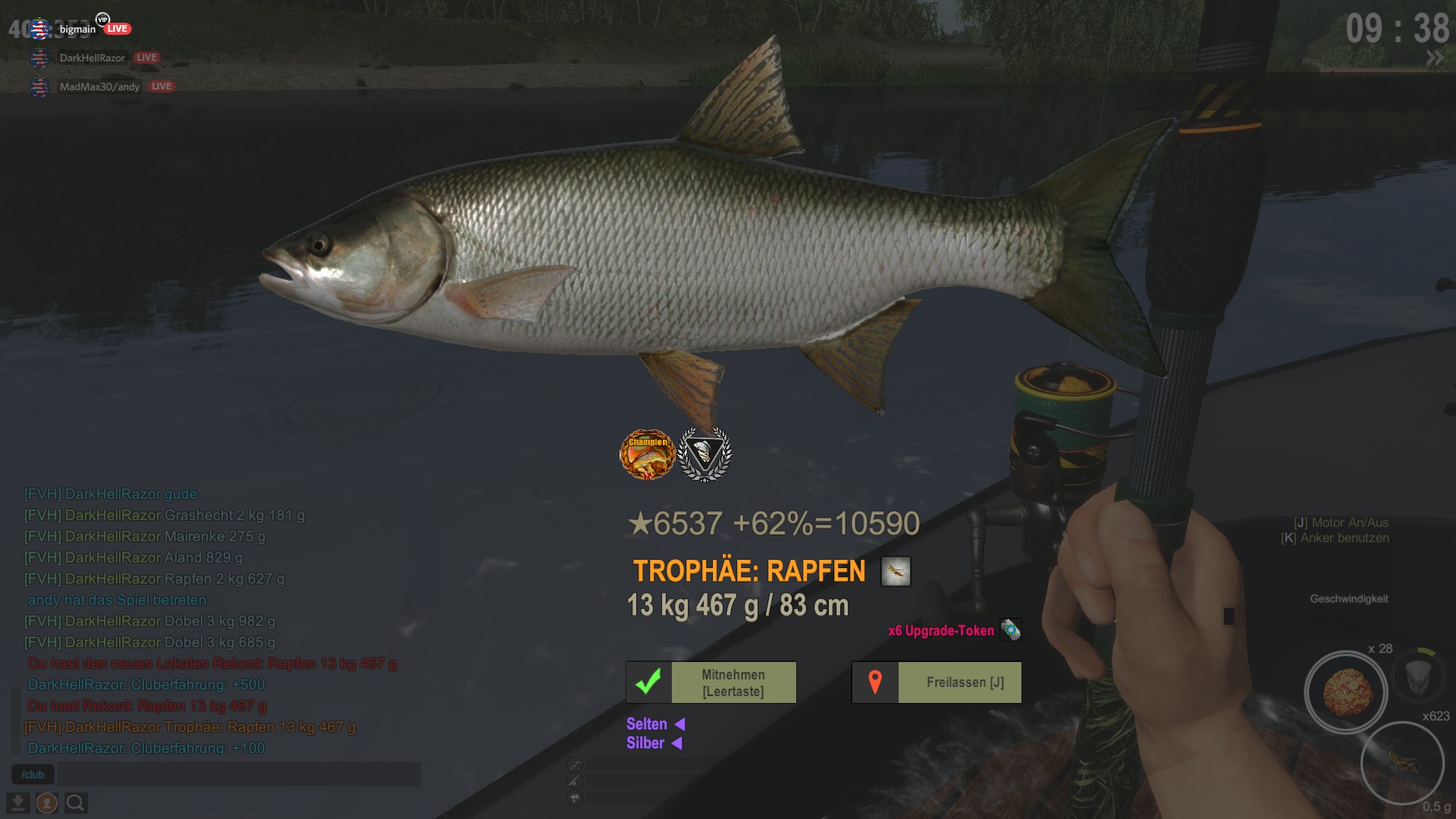Open the keepnet icon
Screen dimensions: 1456x819
pos(1417,675)
